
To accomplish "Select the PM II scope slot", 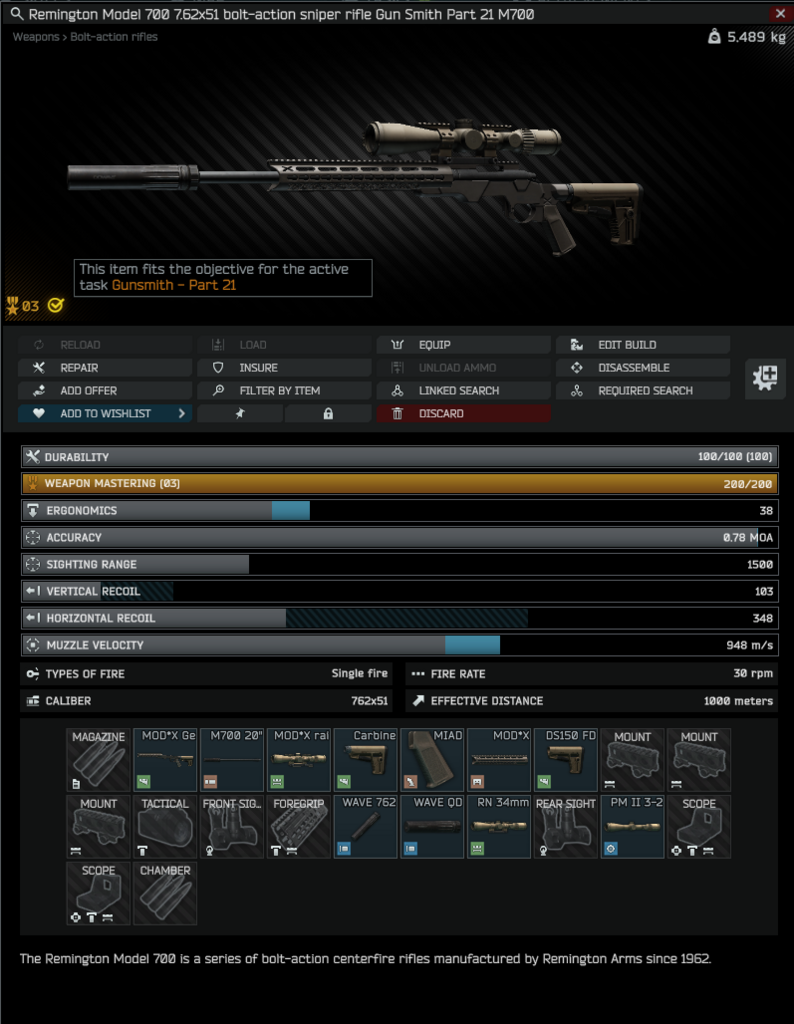I will pyautogui.click(x=632, y=826).
